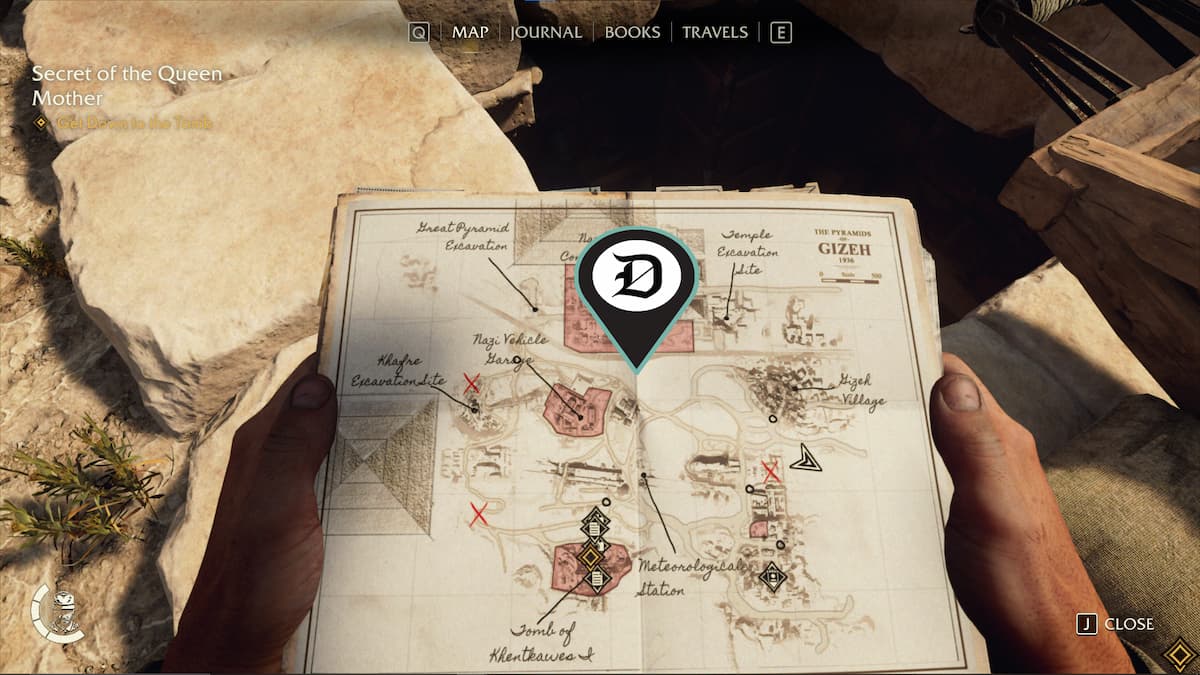Open the Books tab
The height and width of the screenshot is (675, 1200).
click(x=632, y=32)
